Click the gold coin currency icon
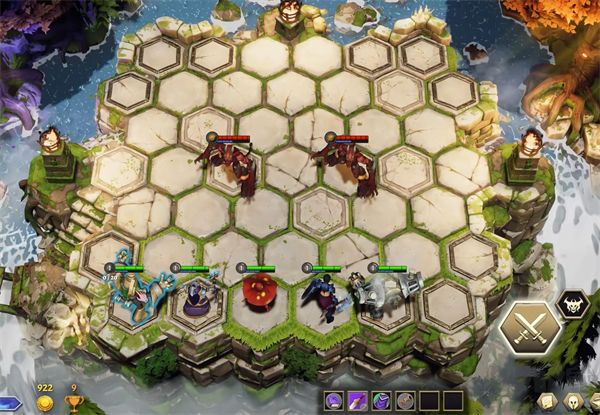This screenshot has width=600, height=415. pos(45,403)
